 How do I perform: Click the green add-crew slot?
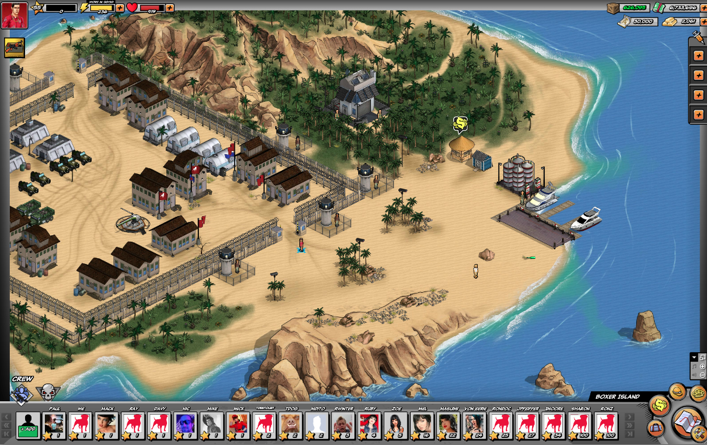point(28,425)
